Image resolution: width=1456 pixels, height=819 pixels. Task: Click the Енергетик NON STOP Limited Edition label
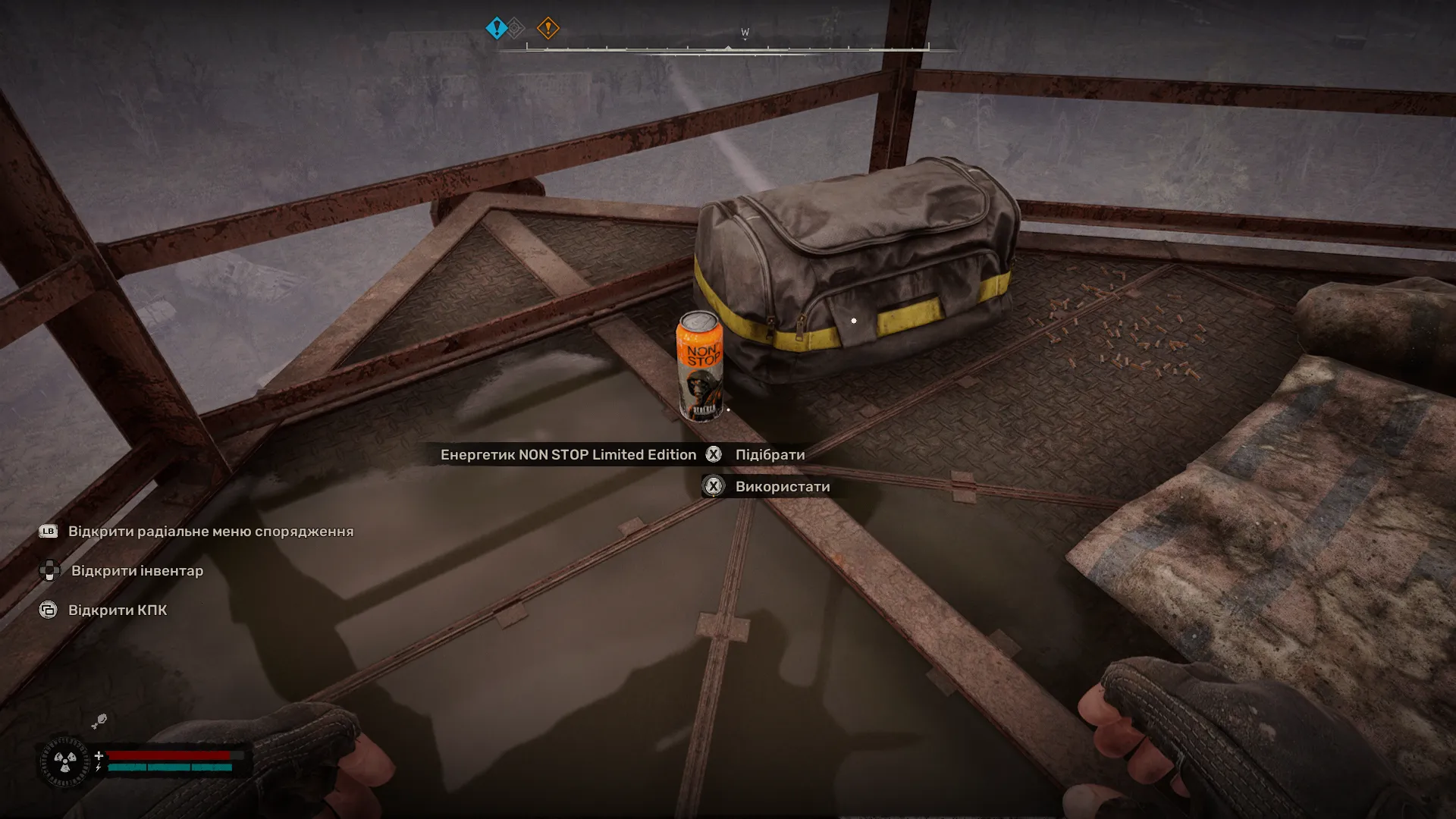(570, 455)
